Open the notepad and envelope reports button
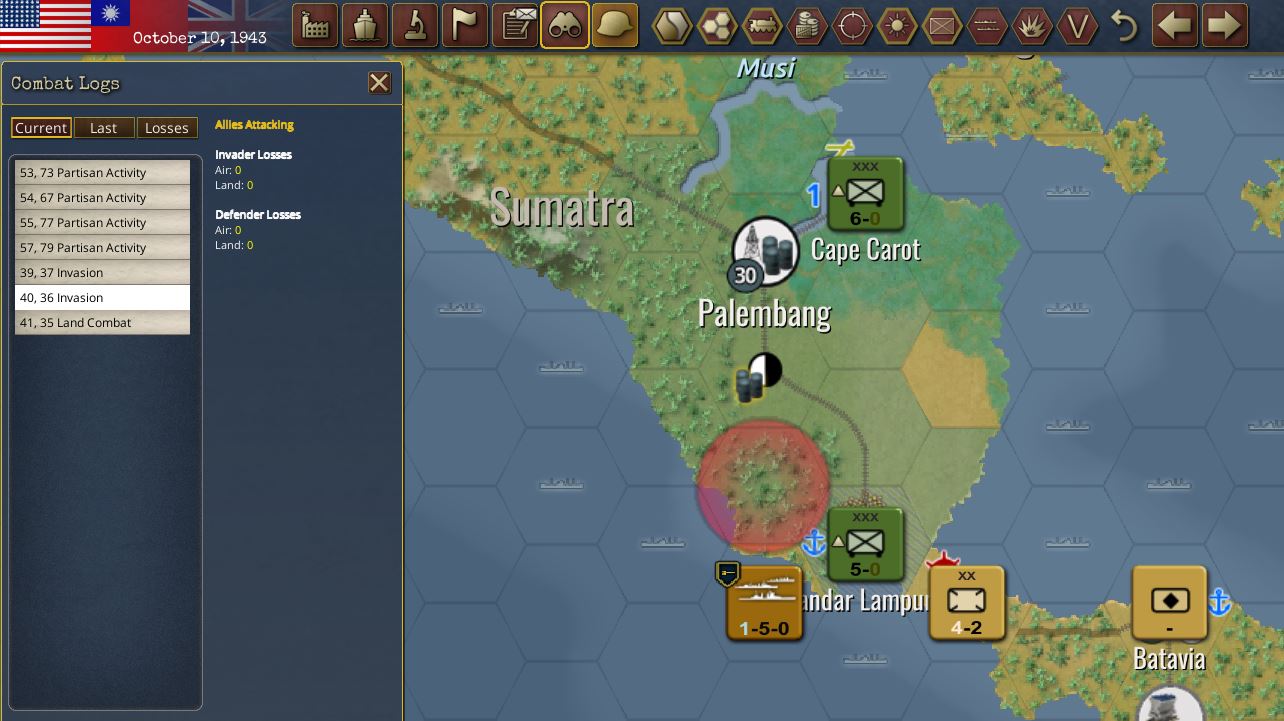The width and height of the screenshot is (1284, 721). (x=515, y=26)
